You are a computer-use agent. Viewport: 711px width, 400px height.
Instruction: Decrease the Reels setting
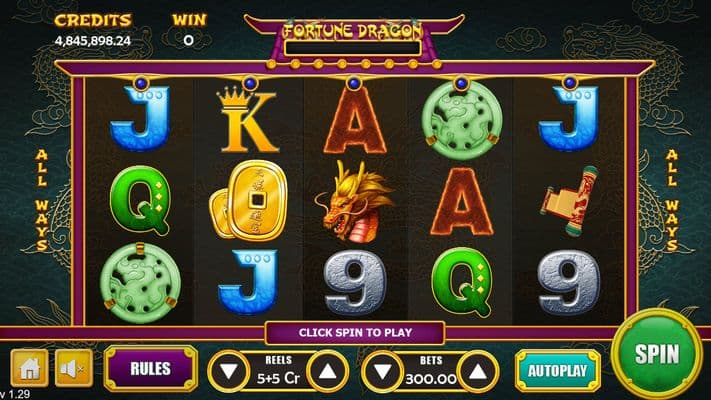(230, 372)
